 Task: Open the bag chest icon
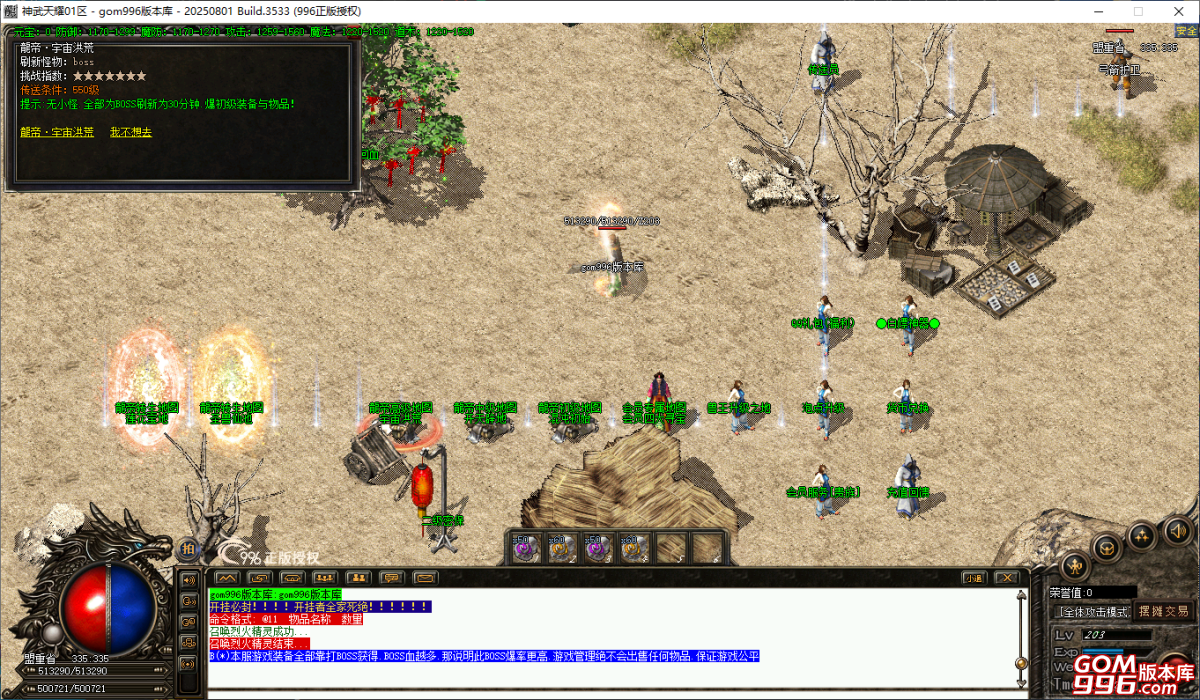tap(1107, 547)
